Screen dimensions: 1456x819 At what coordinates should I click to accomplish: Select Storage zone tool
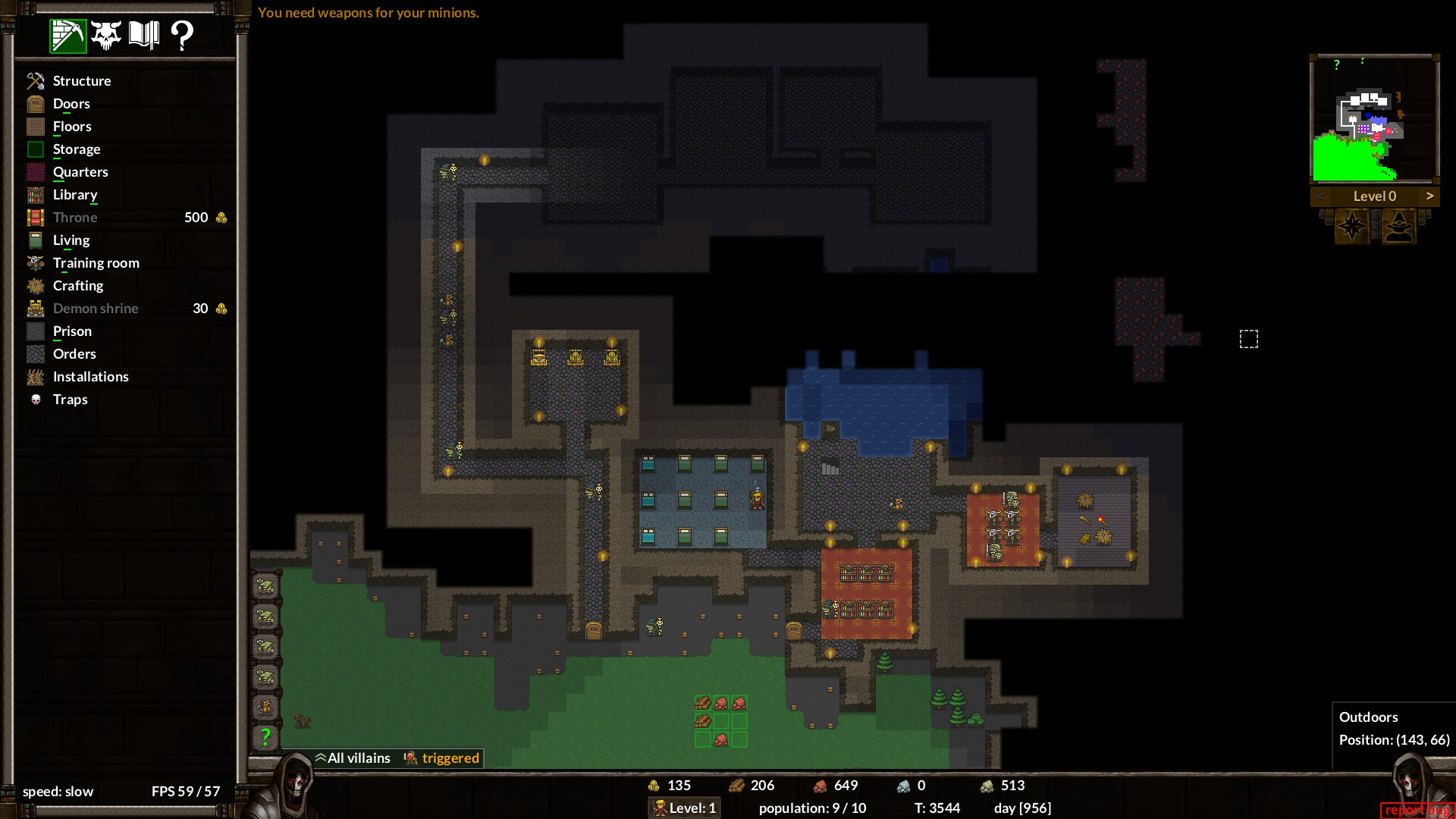[x=76, y=149]
